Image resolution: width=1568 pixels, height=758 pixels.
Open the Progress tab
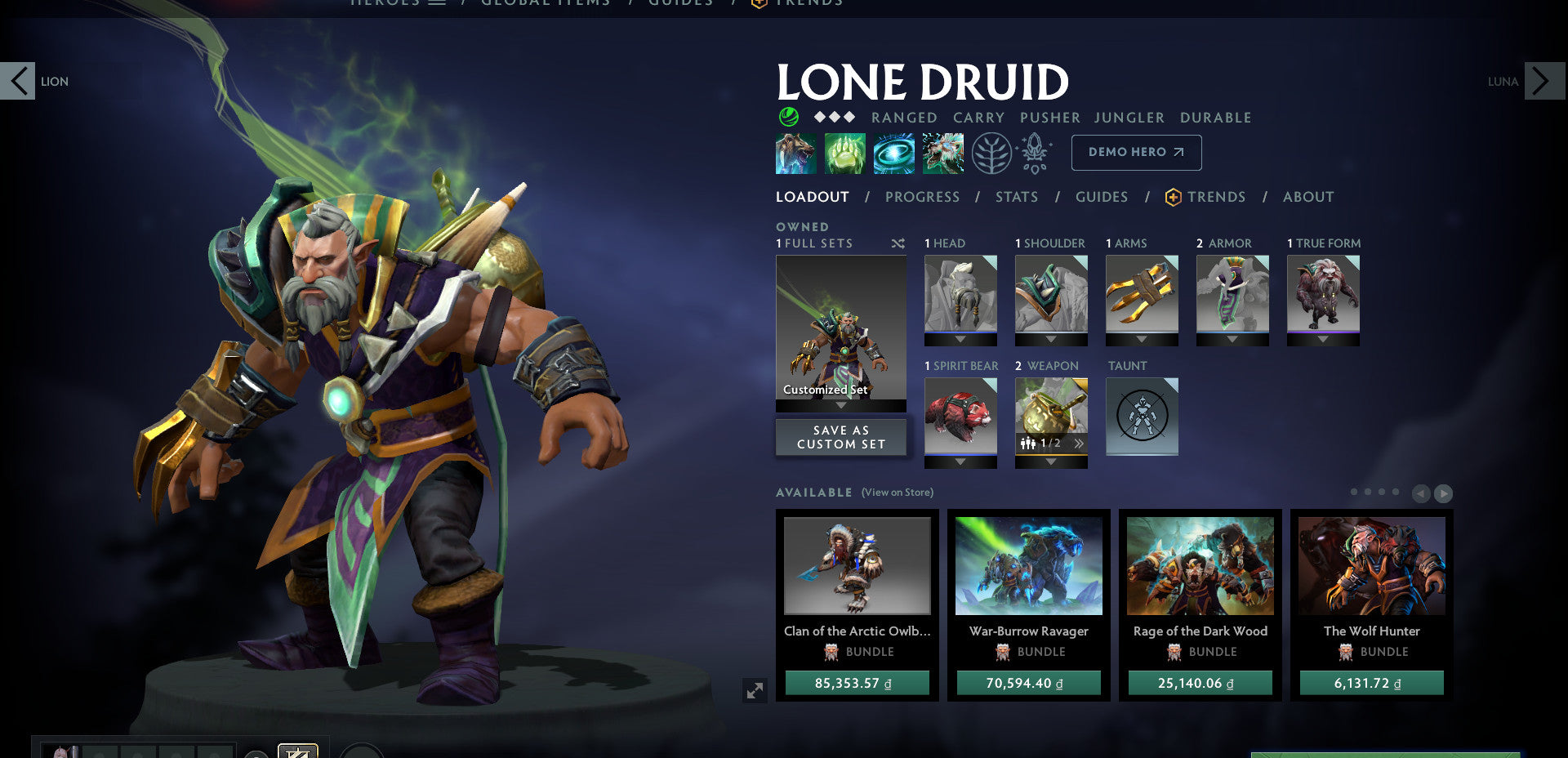click(922, 196)
